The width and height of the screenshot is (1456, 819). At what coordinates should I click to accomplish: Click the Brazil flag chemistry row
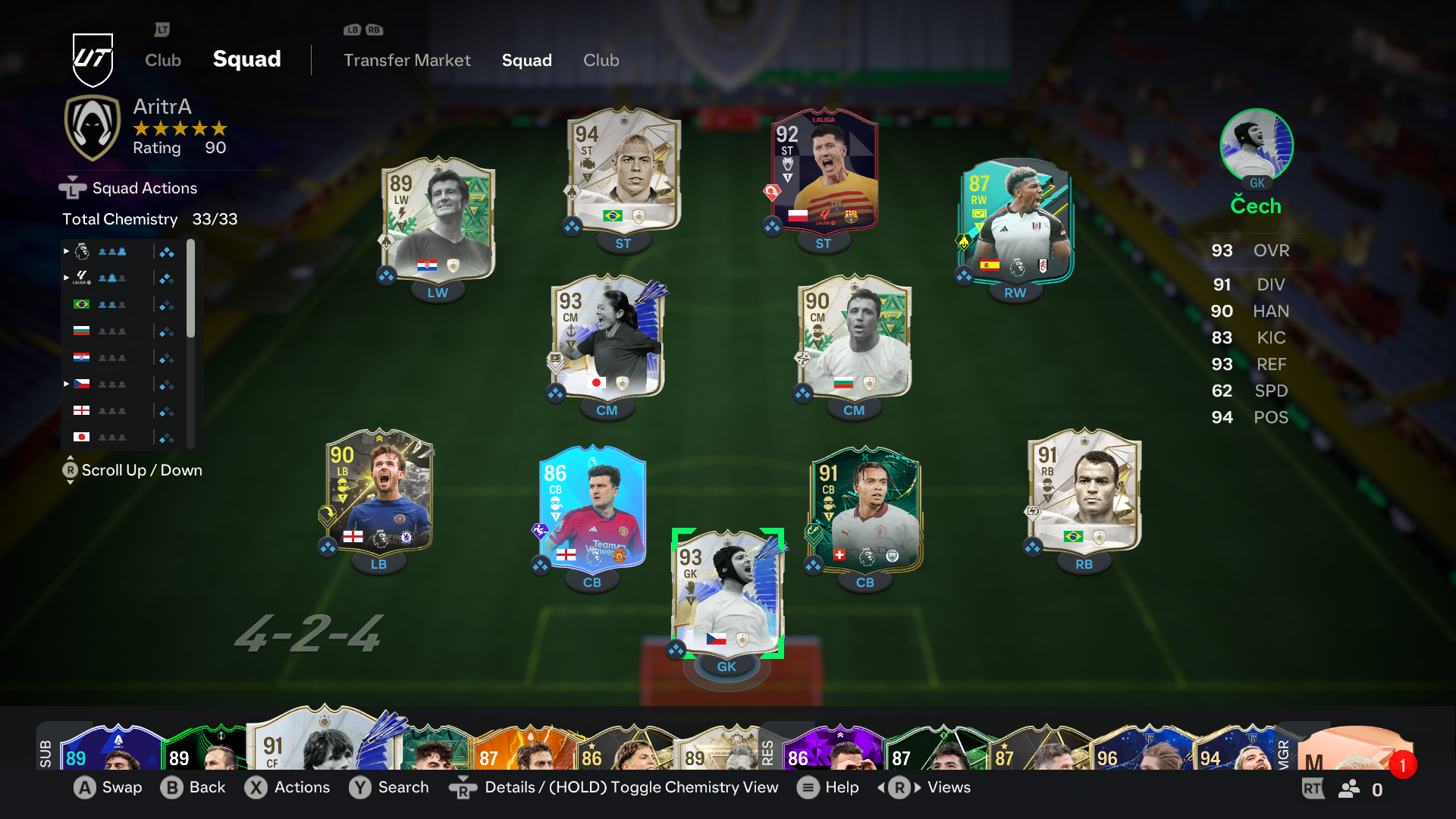pos(81,304)
